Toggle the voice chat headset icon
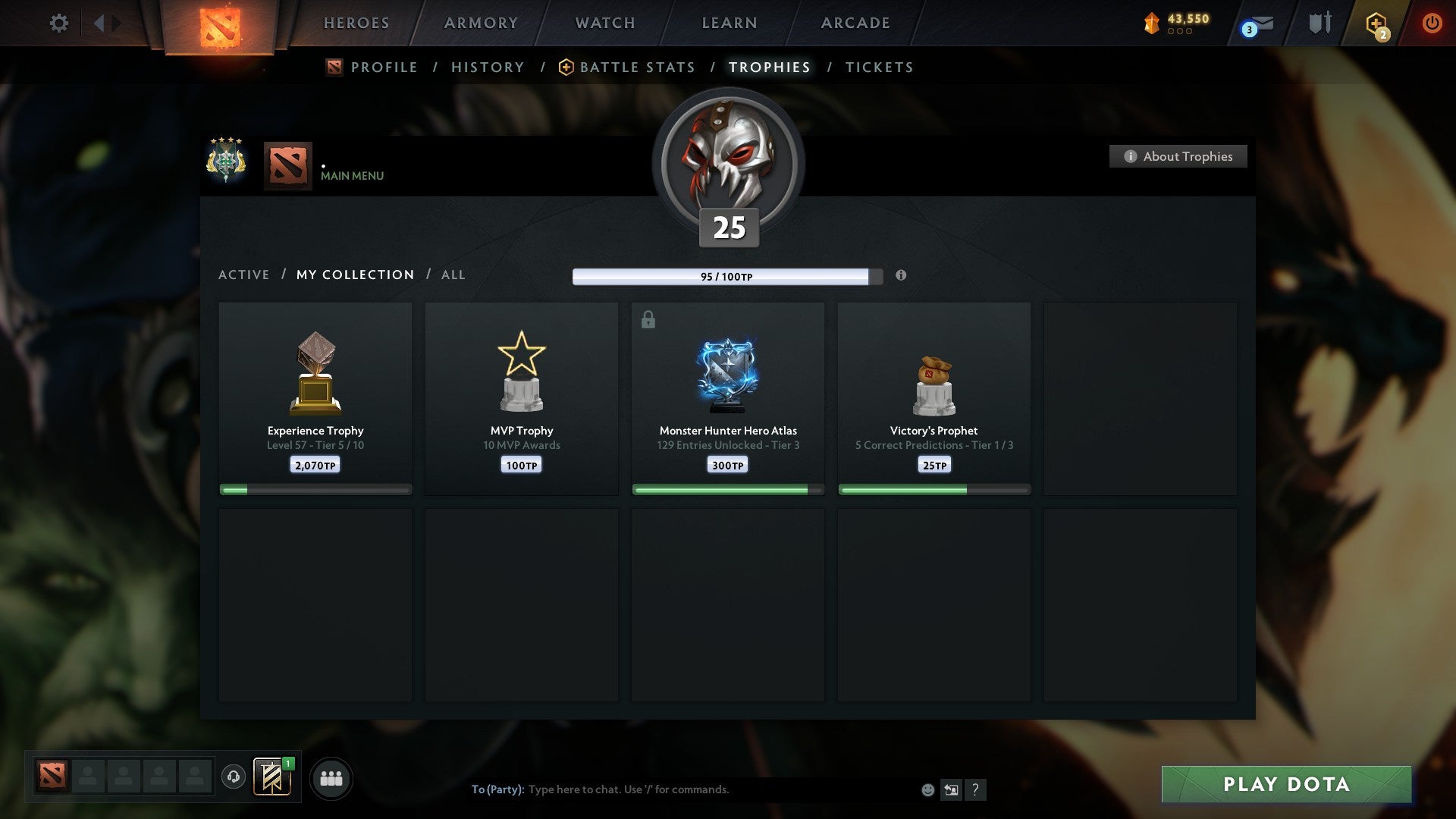Image resolution: width=1456 pixels, height=819 pixels. click(233, 777)
